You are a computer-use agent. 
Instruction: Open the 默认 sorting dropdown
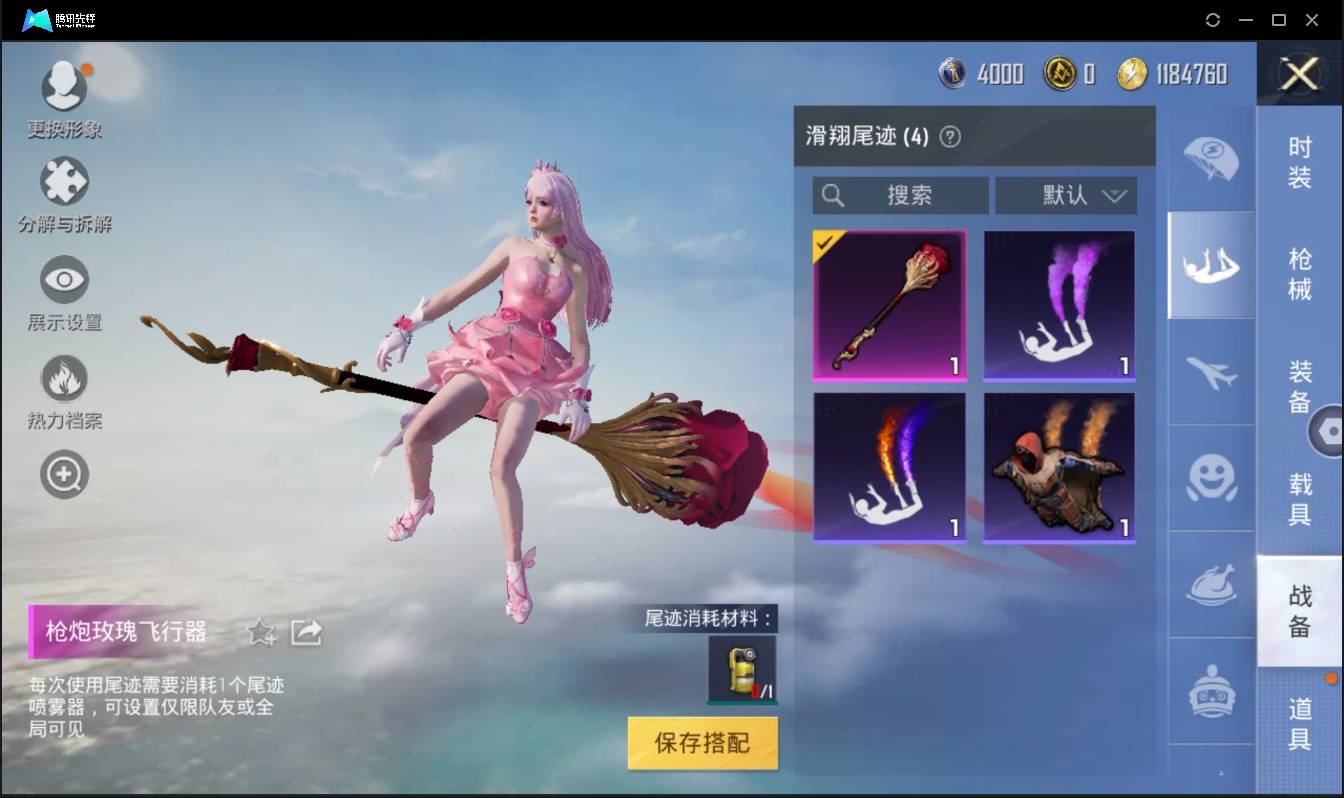point(1065,196)
